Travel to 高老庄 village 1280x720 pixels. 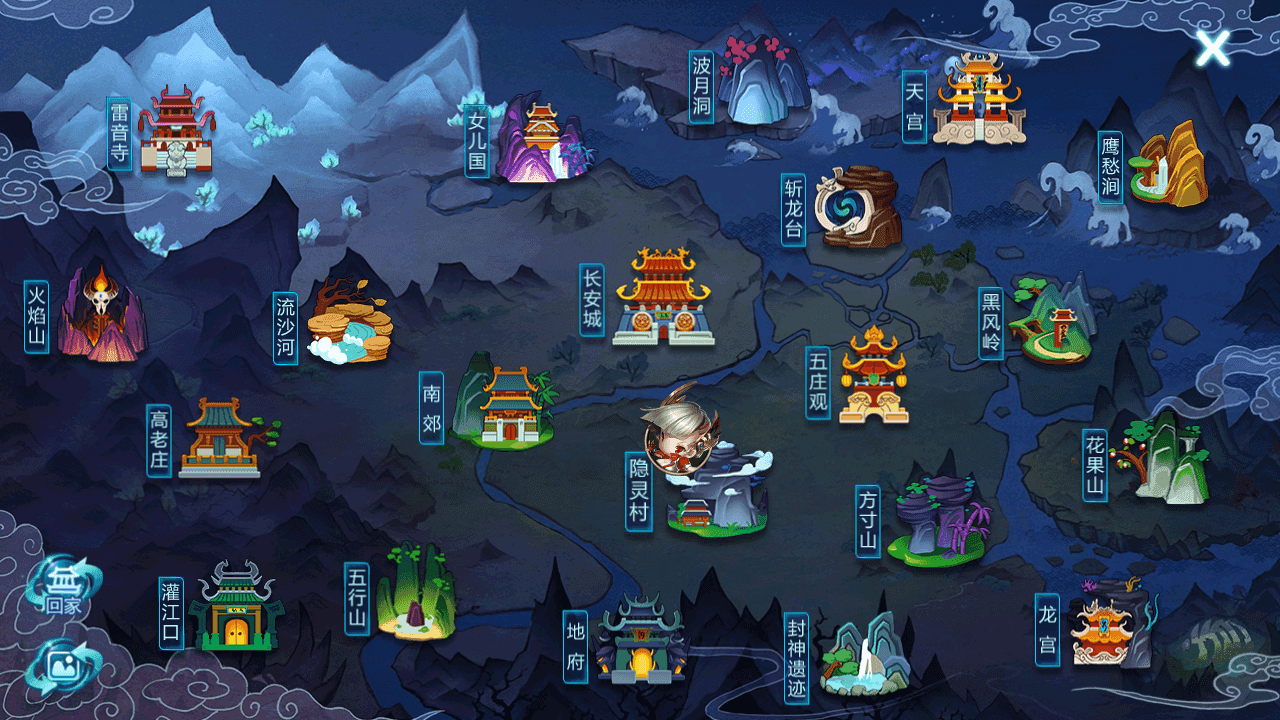click(x=220, y=438)
